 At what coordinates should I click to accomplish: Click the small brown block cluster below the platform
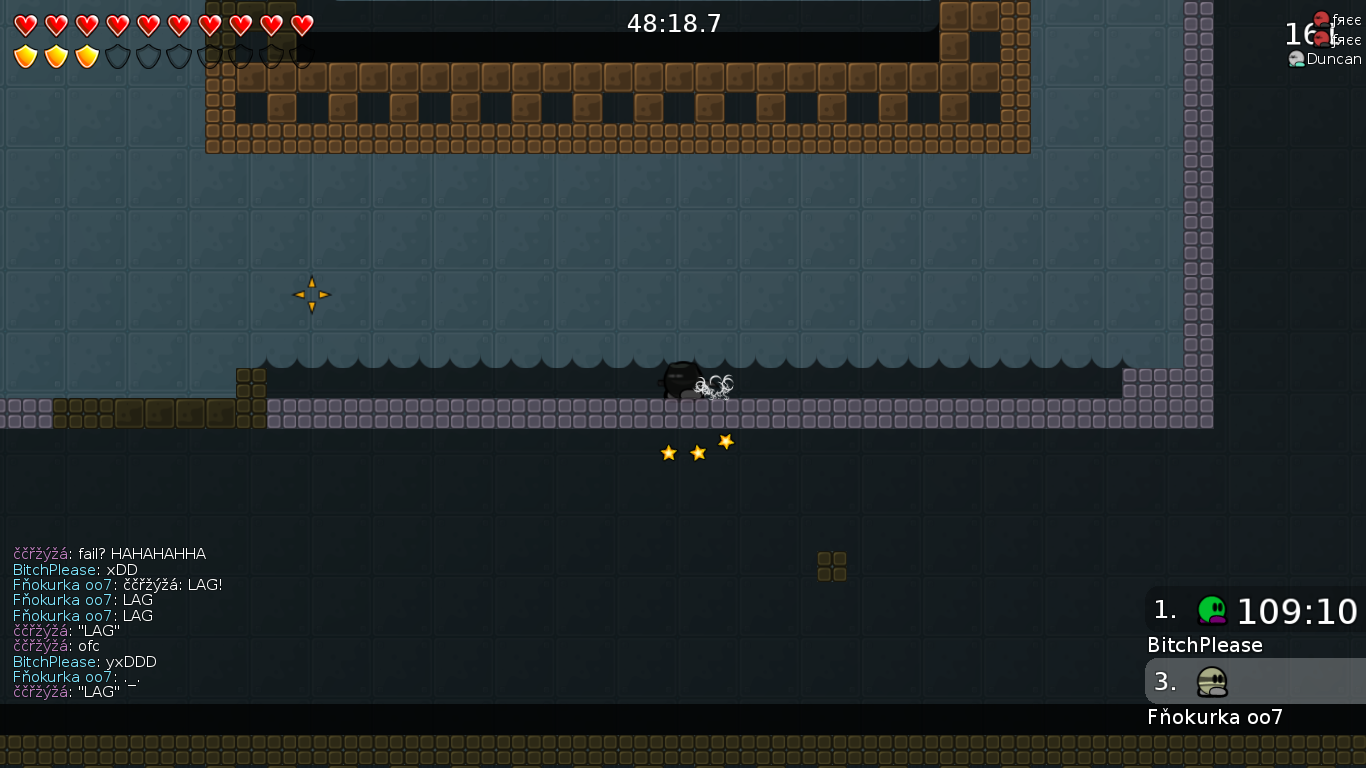[x=833, y=564]
